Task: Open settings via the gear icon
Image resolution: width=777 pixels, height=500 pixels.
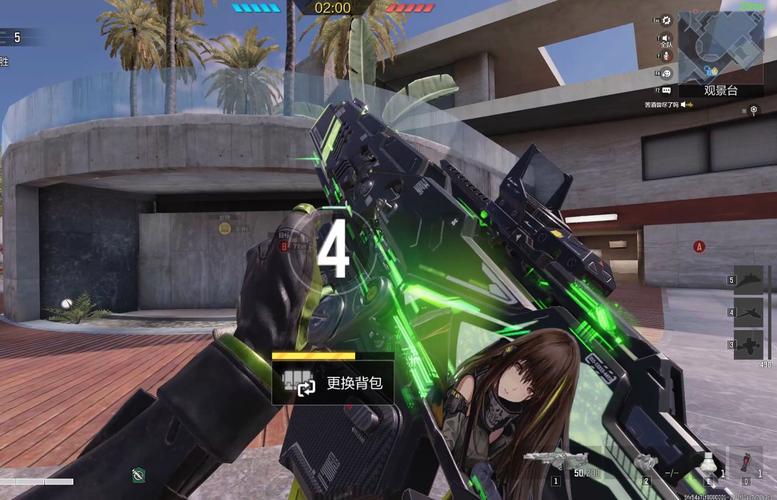Action: [667, 19]
